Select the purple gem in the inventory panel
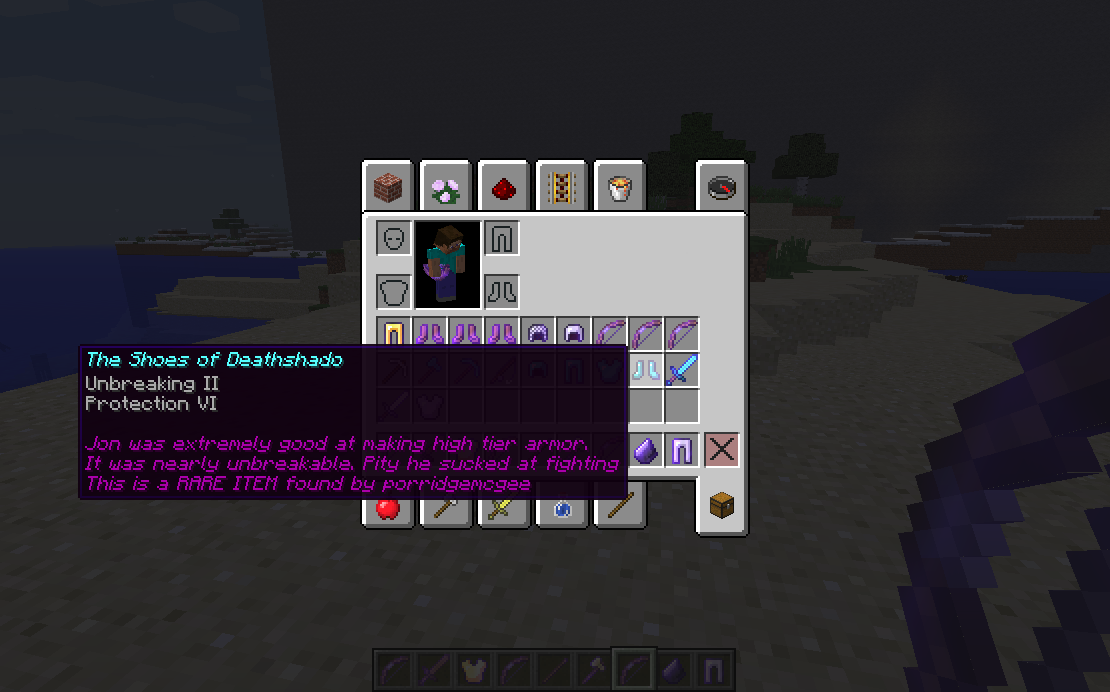Image resolution: width=1110 pixels, height=692 pixels. click(646, 450)
